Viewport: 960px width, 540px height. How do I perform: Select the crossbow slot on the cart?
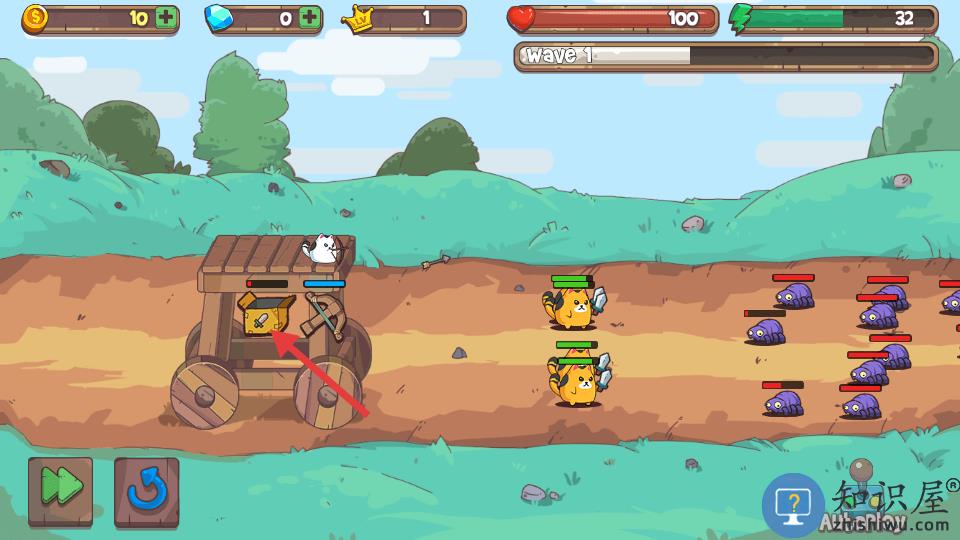(x=325, y=317)
